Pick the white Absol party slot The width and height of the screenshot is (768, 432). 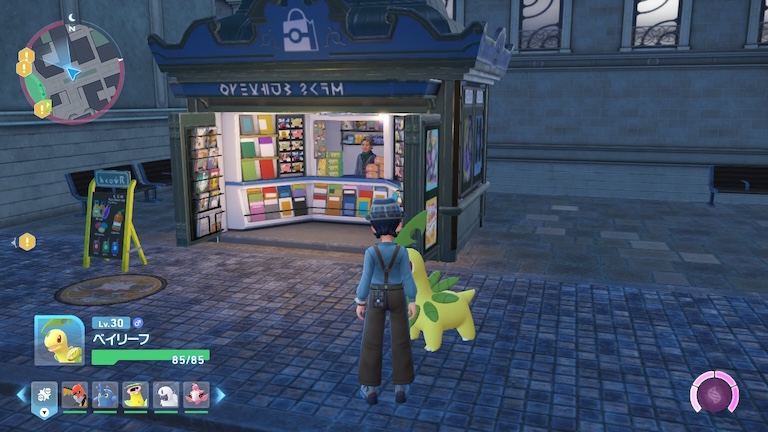tap(166, 395)
